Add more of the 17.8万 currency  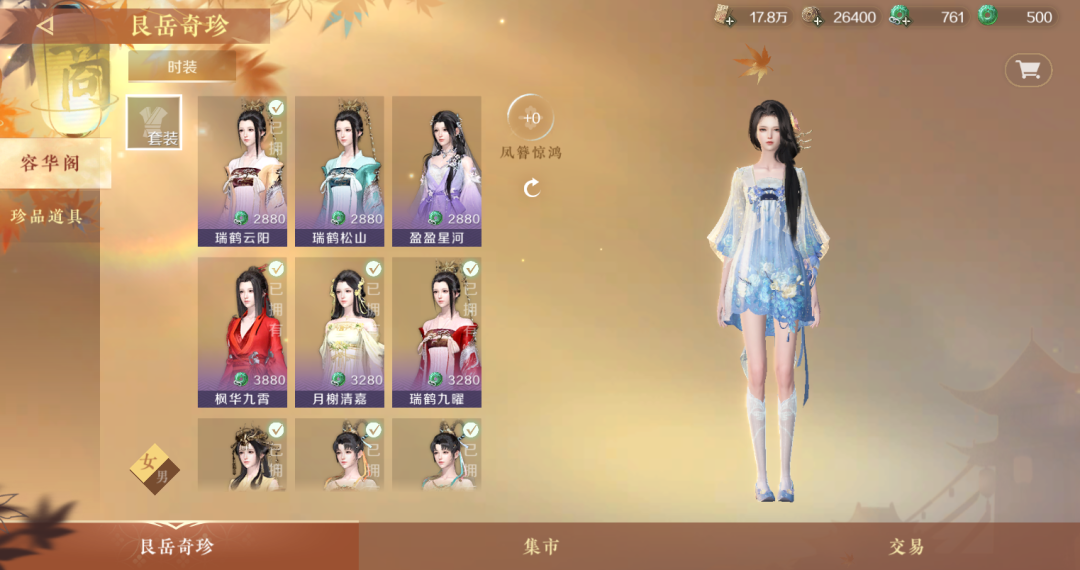click(x=724, y=16)
